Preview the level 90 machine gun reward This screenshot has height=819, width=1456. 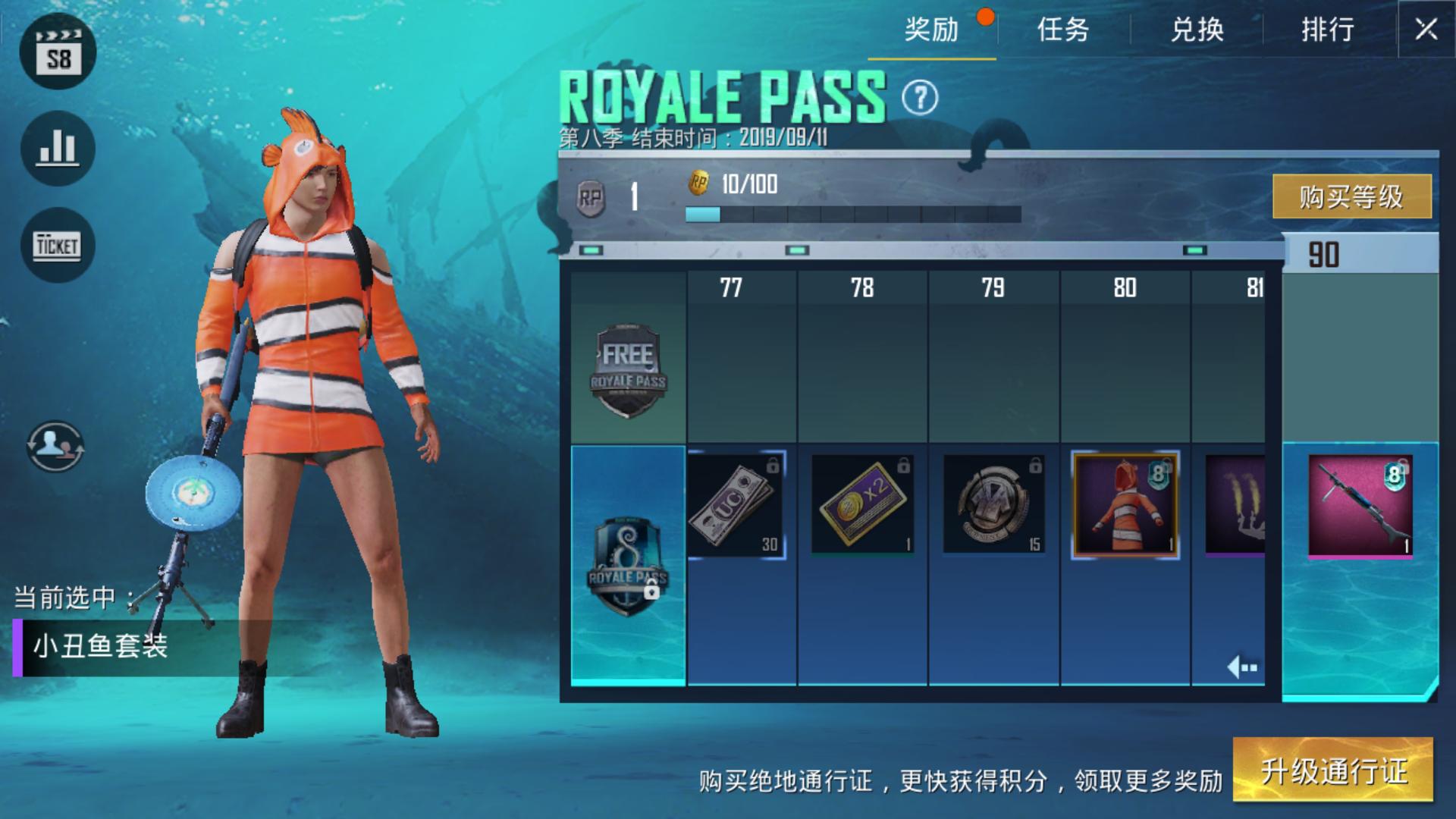coord(1360,507)
